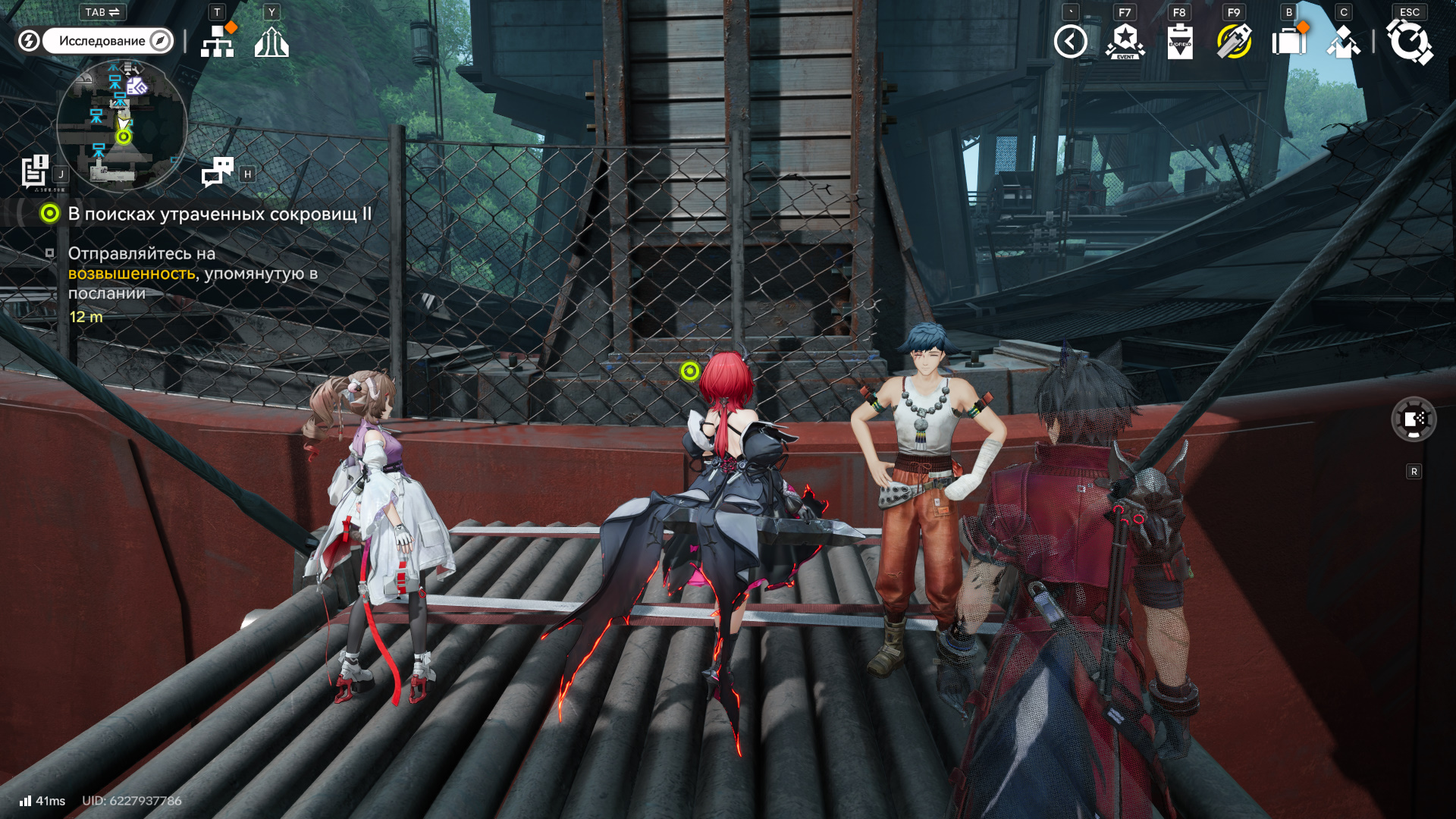Open the yellow circled ticket icon

pos(1234,42)
